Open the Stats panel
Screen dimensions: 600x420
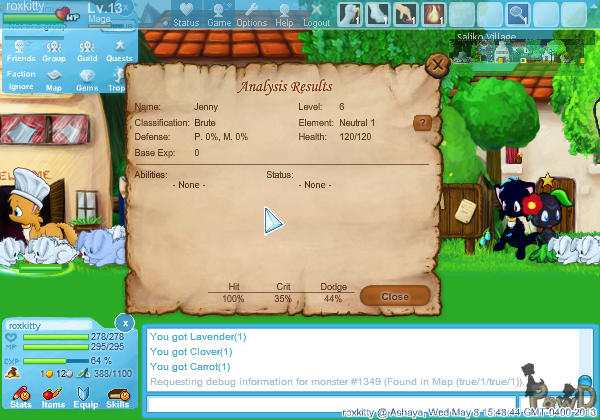tap(21, 397)
